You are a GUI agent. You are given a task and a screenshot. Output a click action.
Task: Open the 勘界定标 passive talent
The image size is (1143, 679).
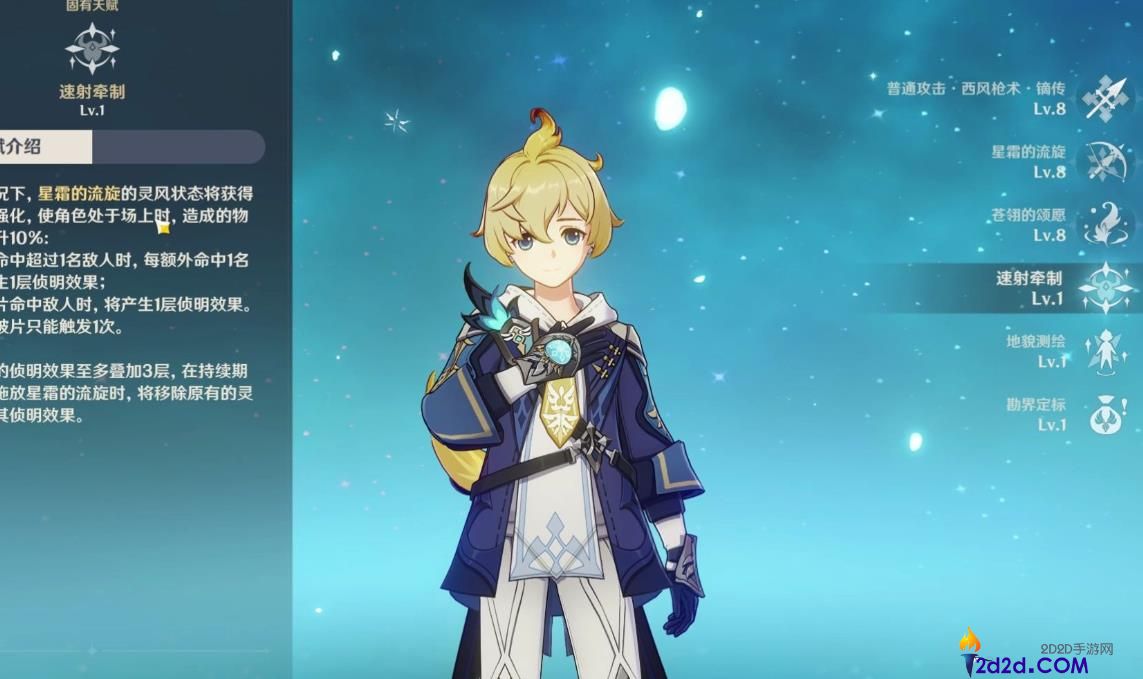(1107, 414)
